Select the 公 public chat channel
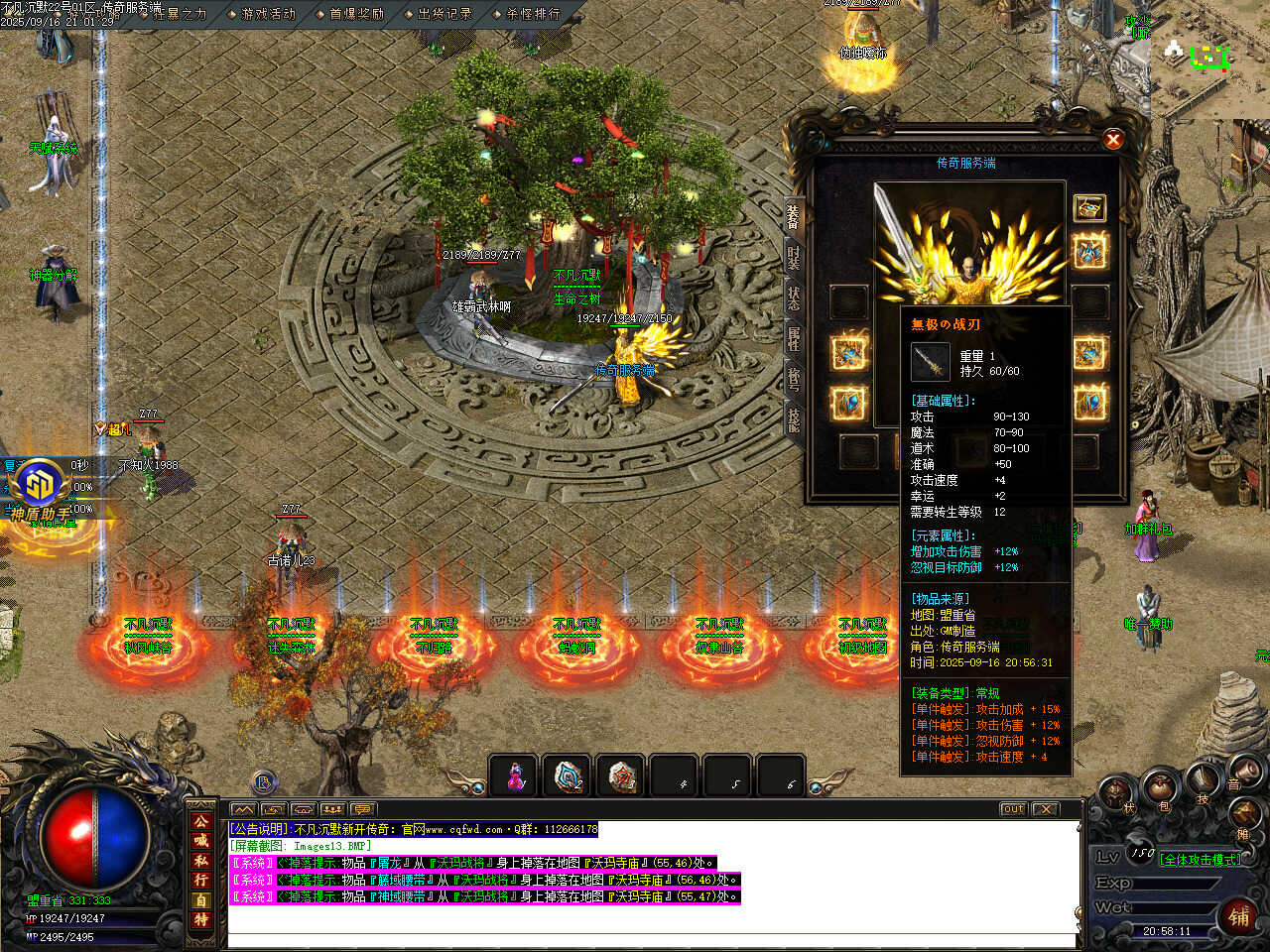The width and height of the screenshot is (1270, 952). tap(201, 822)
